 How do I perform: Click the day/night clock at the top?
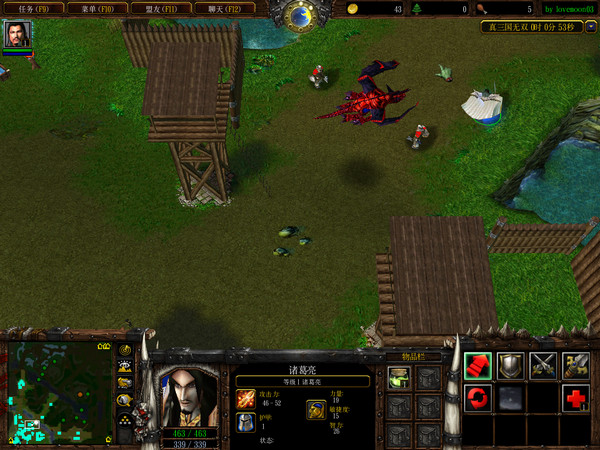click(x=299, y=14)
